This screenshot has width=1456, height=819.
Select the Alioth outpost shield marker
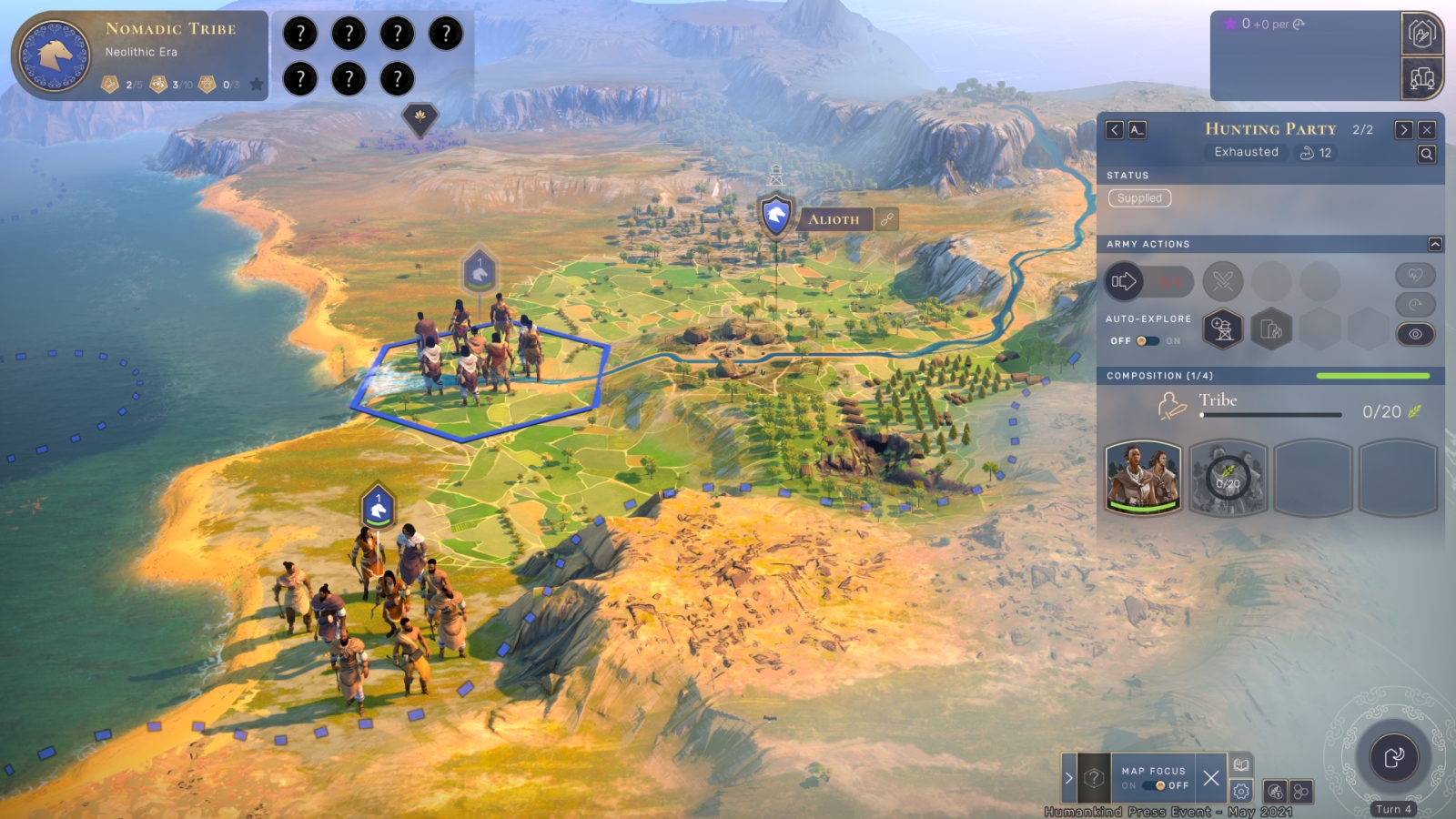point(775,217)
